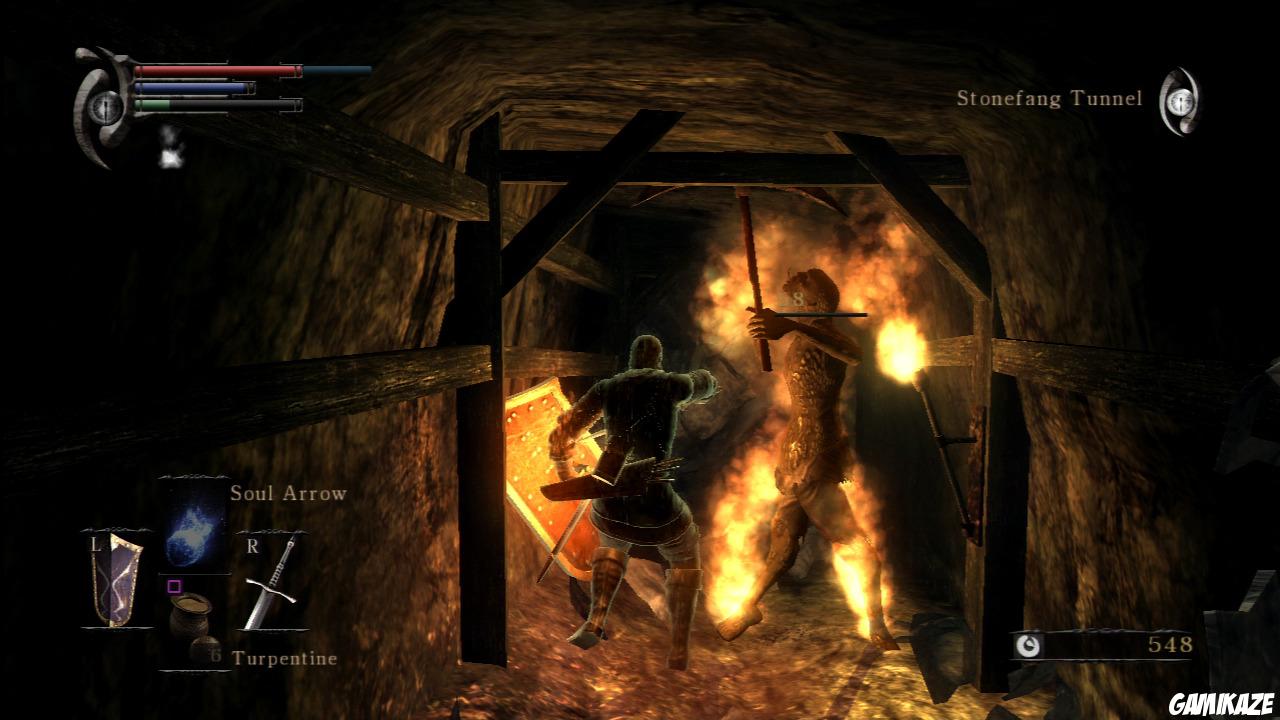Click the GAMIKAZE watermark text
The height and width of the screenshot is (720, 1280).
point(1219,705)
